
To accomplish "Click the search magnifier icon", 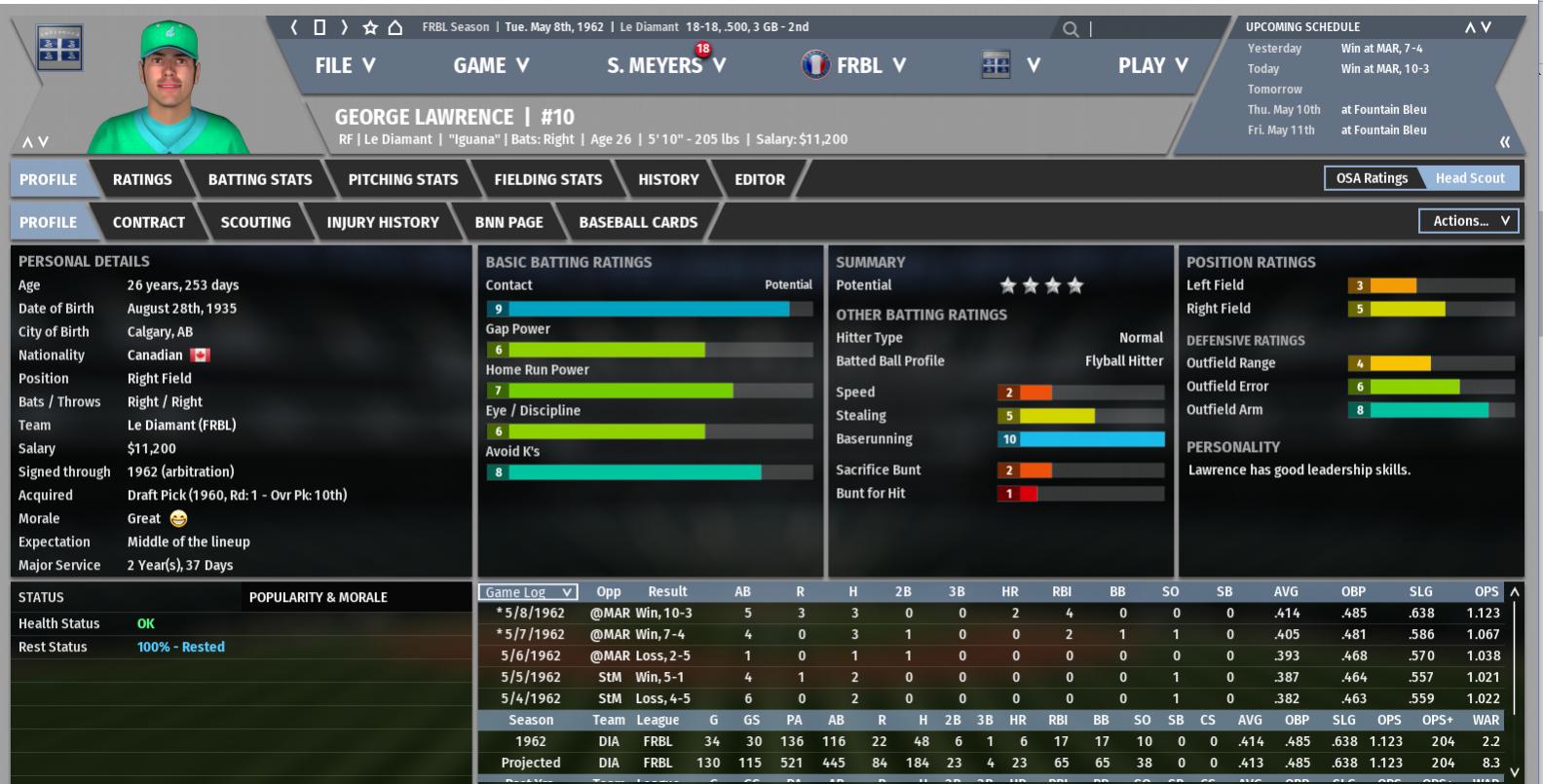I will pyautogui.click(x=1071, y=29).
